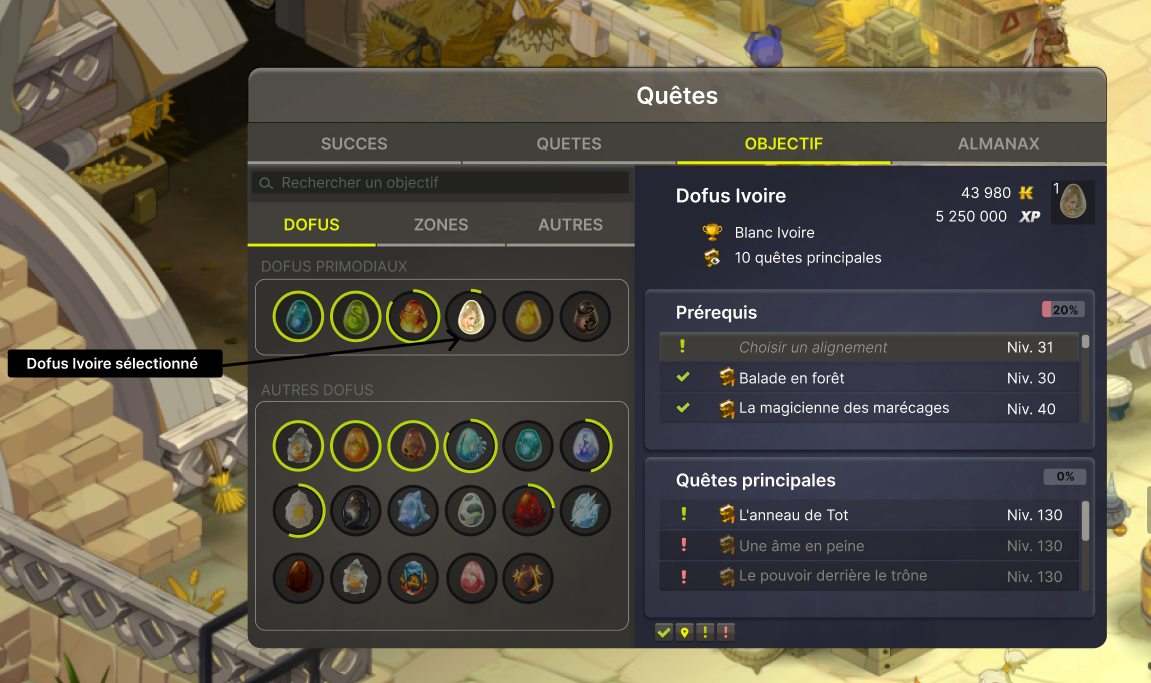Open the AUTRES category
This screenshot has width=1151, height=683.
point(570,225)
